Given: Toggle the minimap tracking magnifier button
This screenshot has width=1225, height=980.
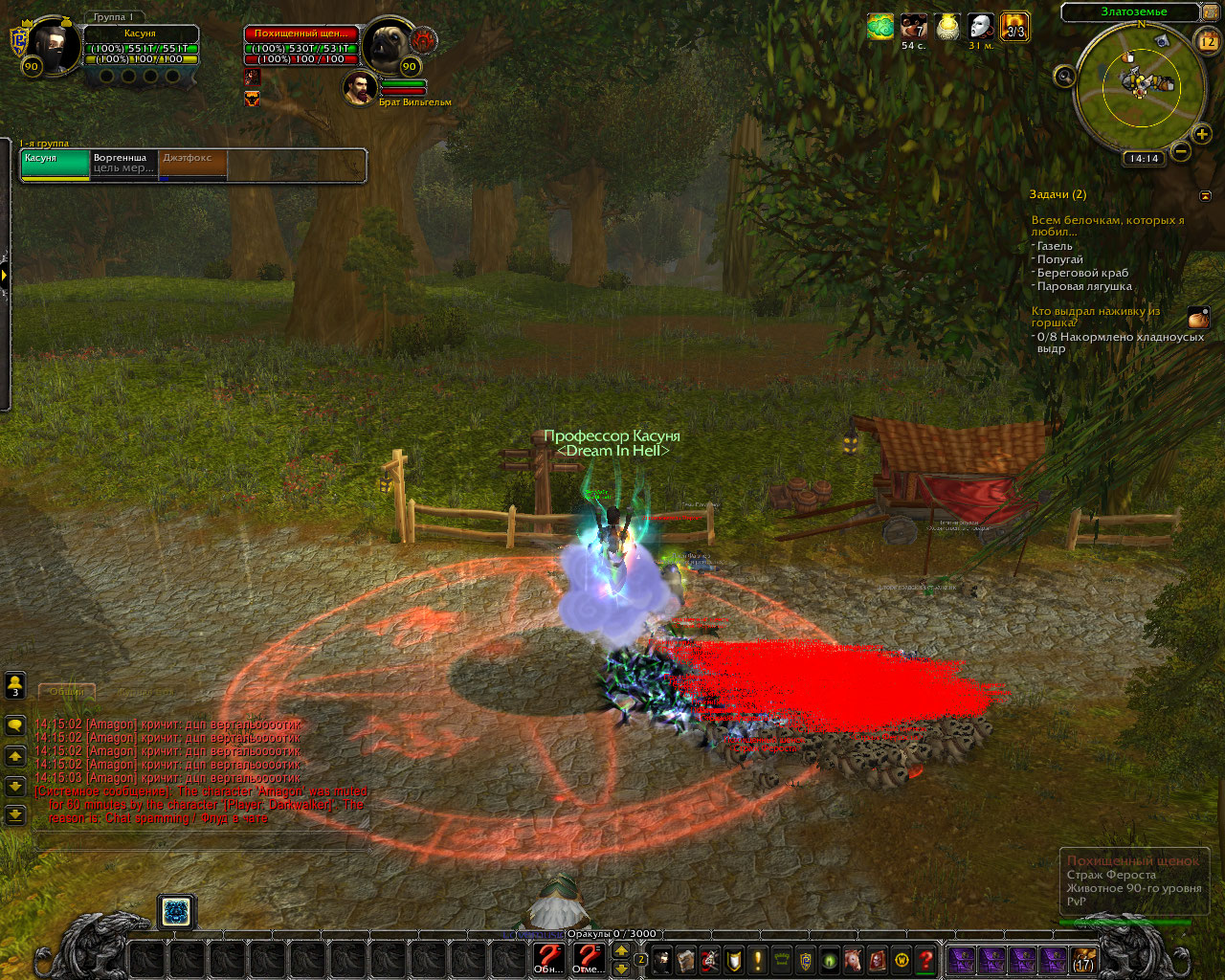Looking at the screenshot, I should point(1064,77).
